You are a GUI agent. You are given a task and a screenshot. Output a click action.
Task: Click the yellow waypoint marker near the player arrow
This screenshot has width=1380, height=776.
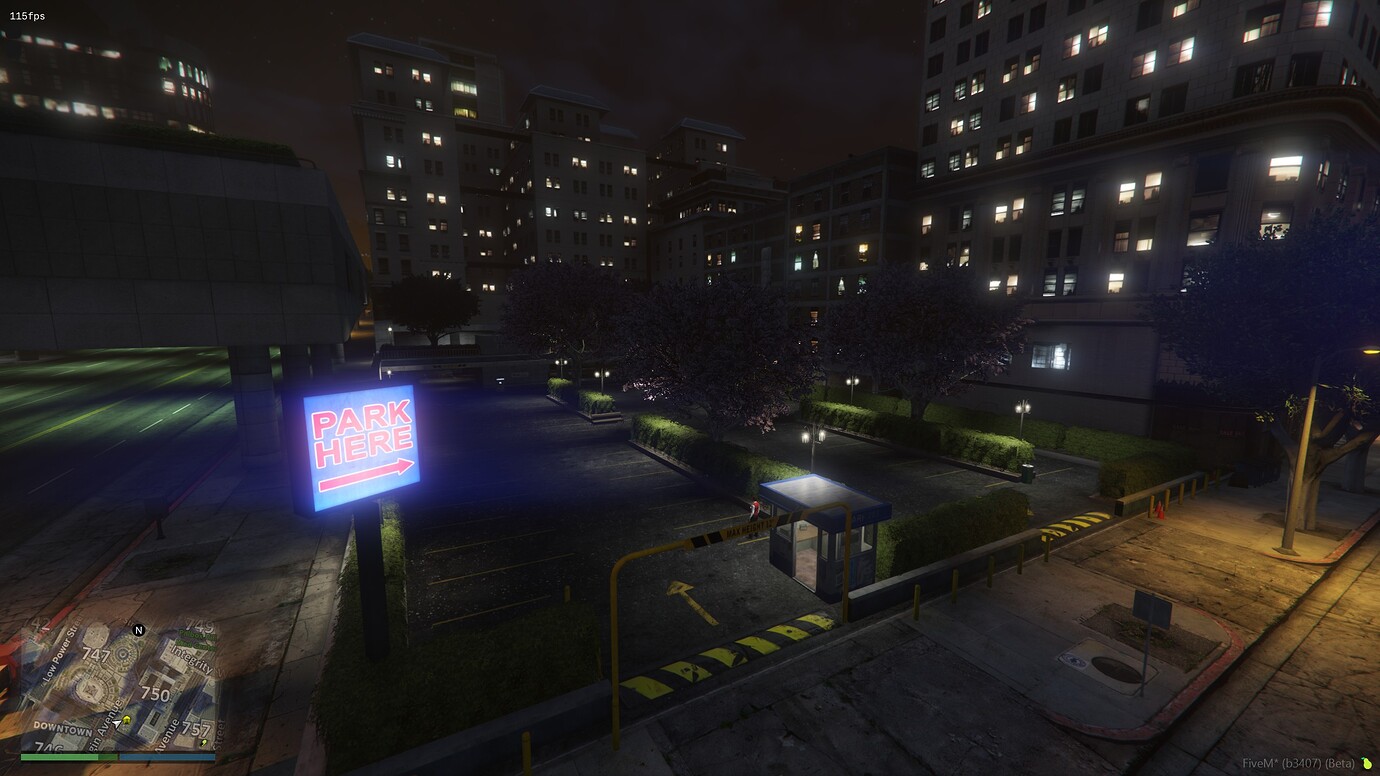point(126,719)
